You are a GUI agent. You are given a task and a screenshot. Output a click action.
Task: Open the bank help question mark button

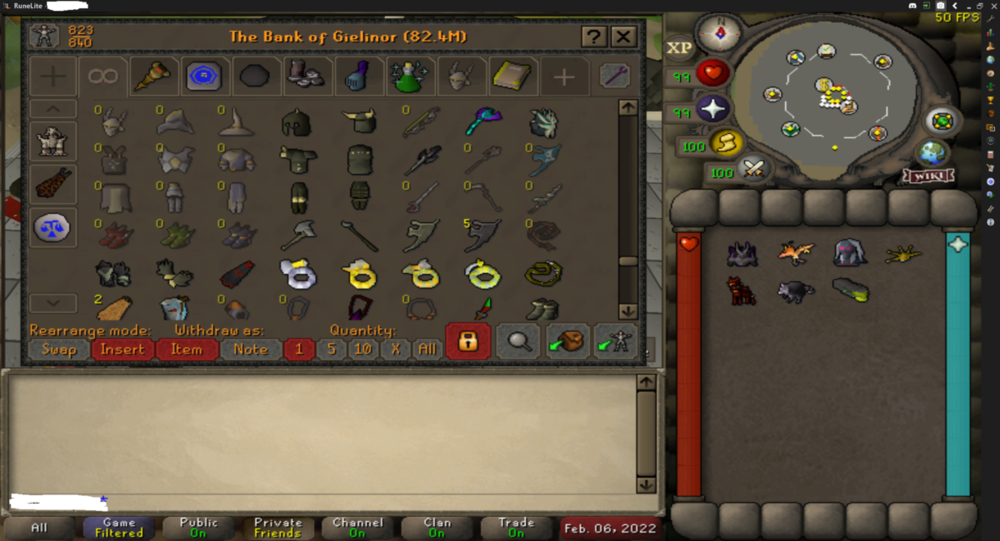click(x=594, y=37)
